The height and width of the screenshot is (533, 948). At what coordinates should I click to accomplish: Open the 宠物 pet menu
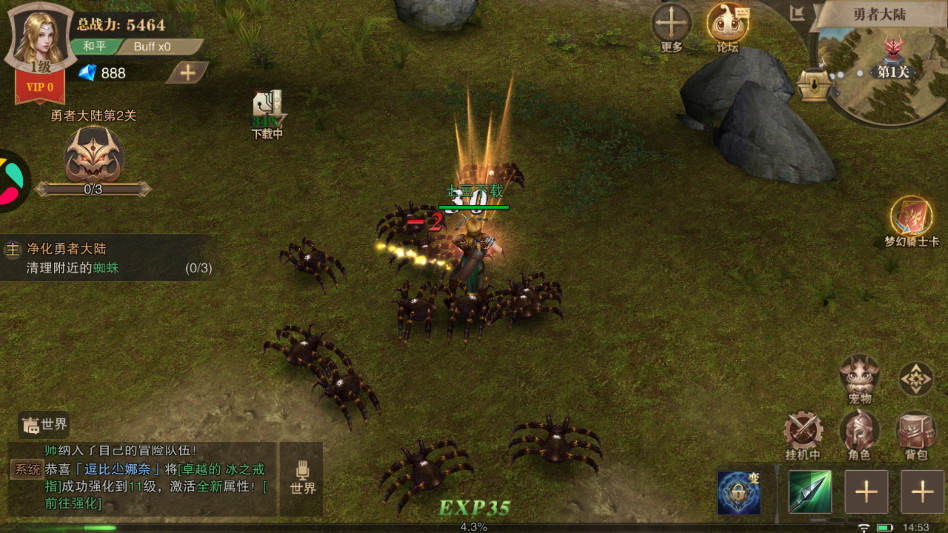(859, 378)
